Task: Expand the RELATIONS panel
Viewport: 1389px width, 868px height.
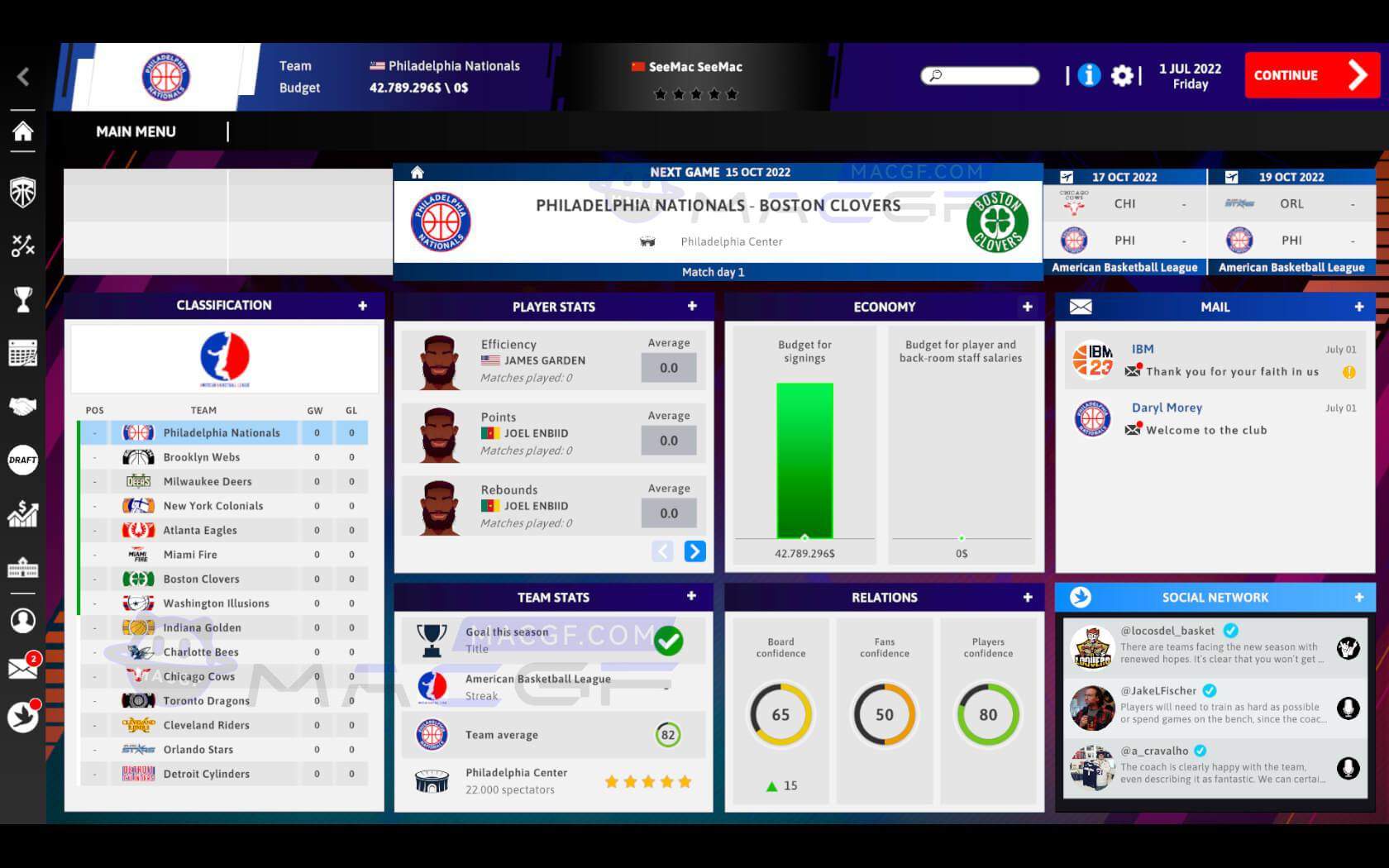Action: tap(1027, 598)
